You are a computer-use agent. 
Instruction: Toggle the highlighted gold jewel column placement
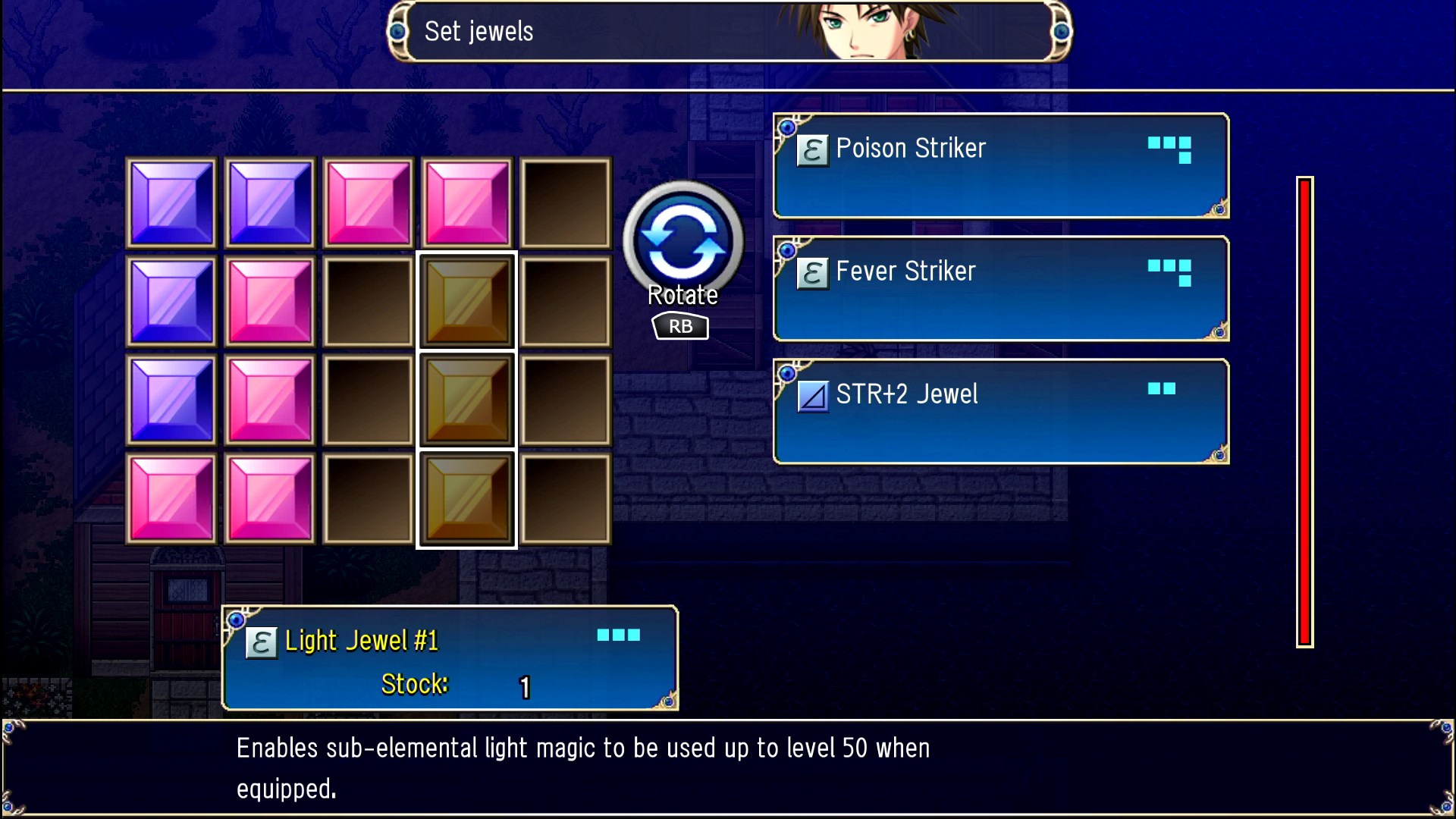click(x=466, y=400)
